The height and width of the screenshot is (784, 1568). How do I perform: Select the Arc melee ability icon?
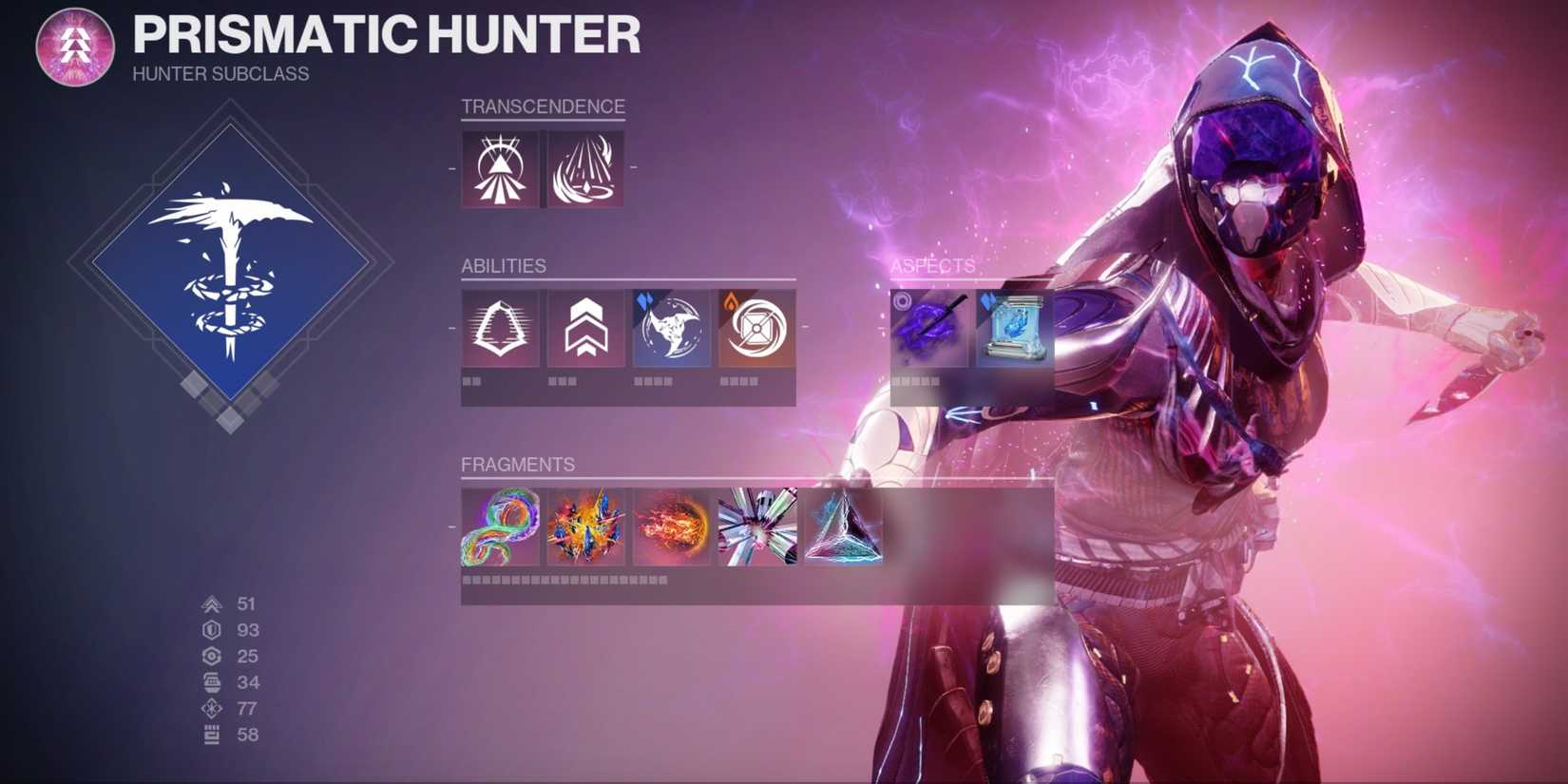pos(670,328)
